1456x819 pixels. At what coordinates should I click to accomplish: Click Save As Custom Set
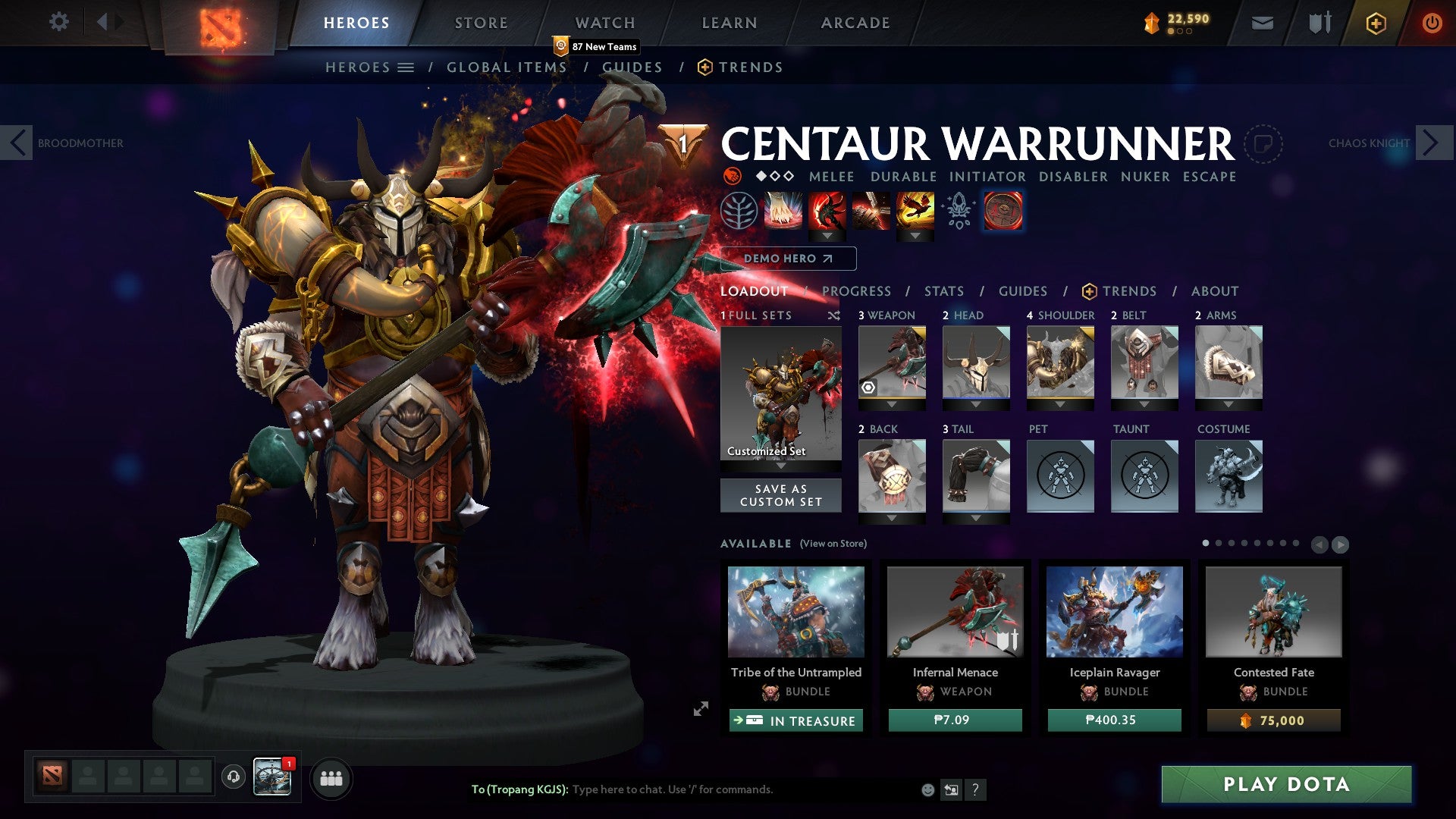click(x=780, y=495)
